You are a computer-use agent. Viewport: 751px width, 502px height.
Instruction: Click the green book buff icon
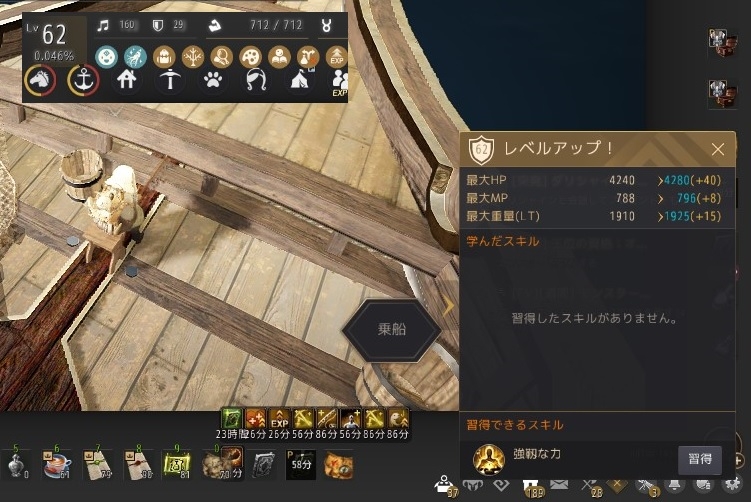point(229,417)
